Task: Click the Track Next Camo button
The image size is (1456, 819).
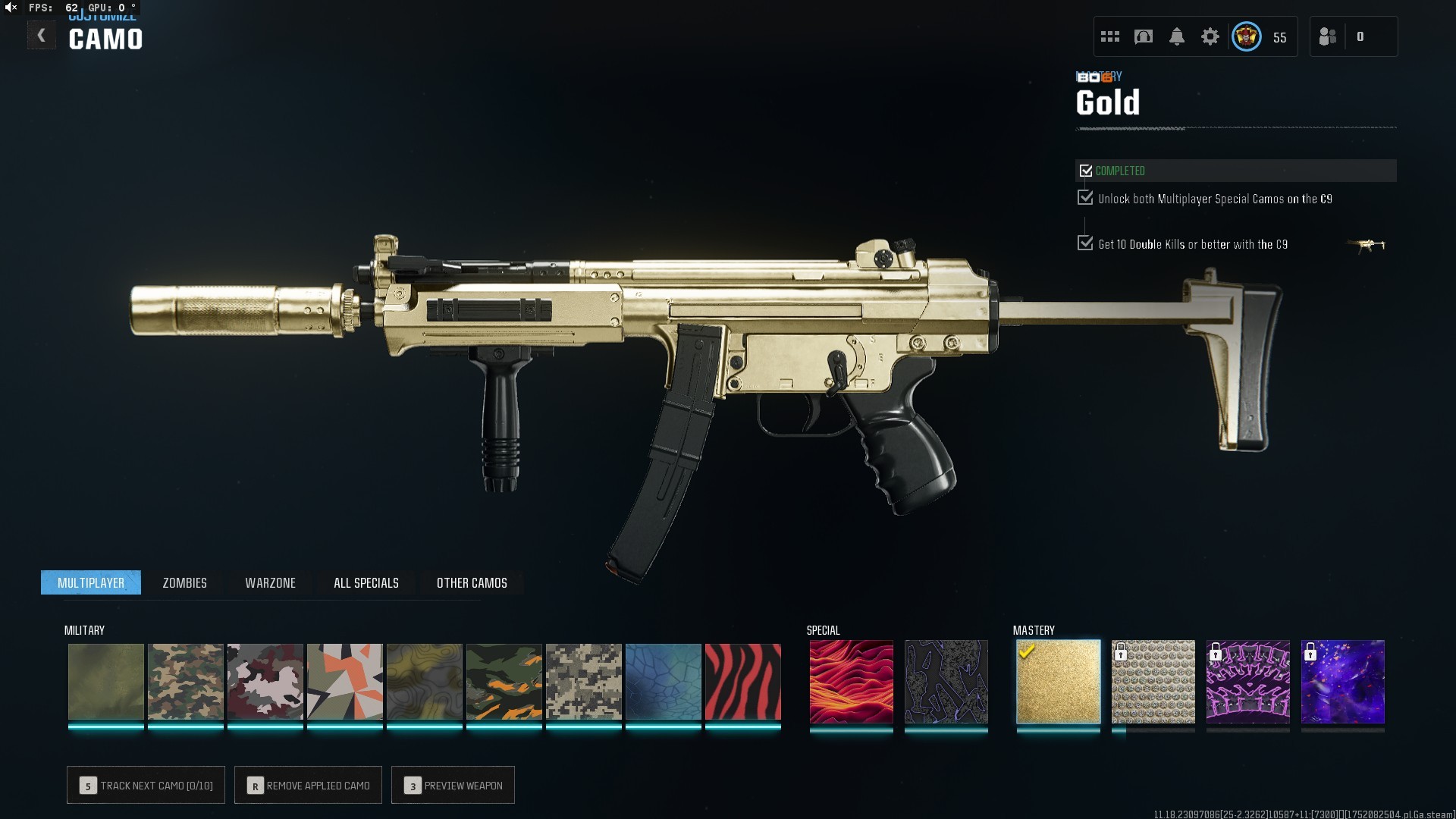Action: [146, 785]
